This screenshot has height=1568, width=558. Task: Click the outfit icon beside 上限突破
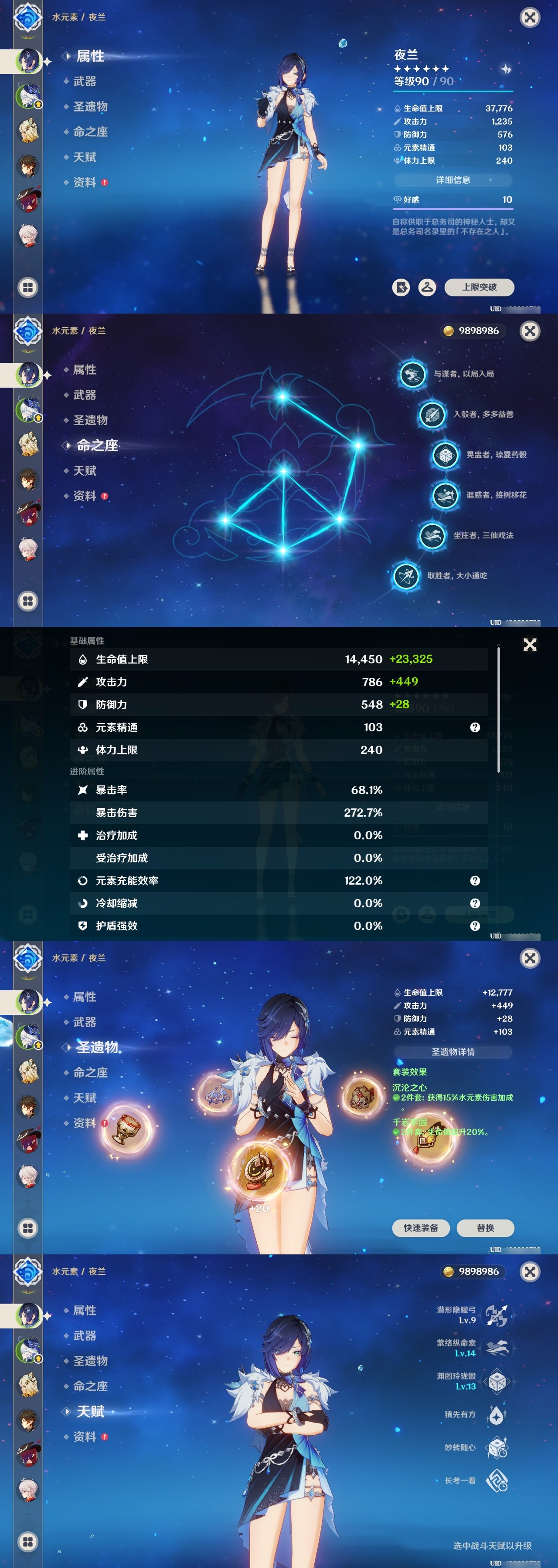(426, 288)
